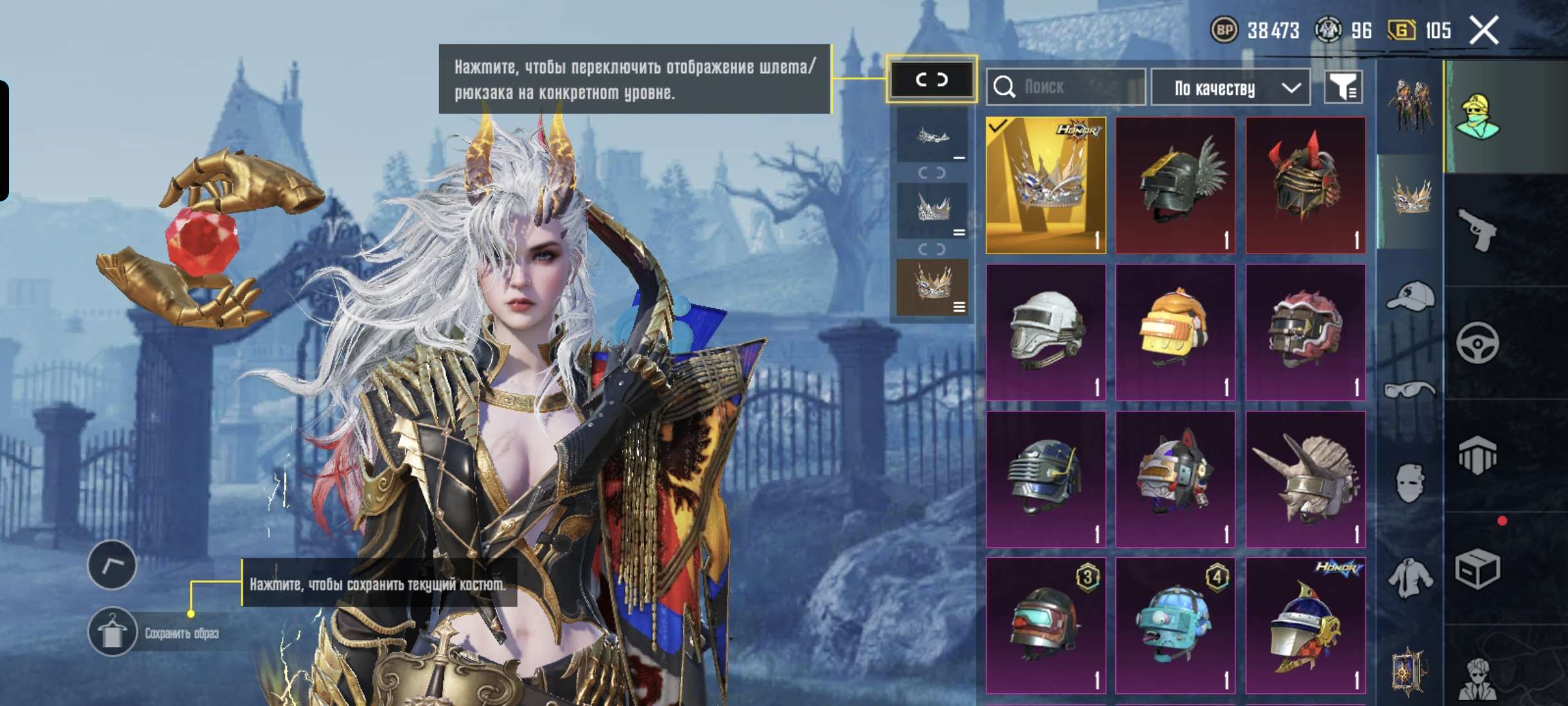Viewport: 1568px width, 706px height.
Task: Click the round arrow button above save outfit
Action: point(112,565)
